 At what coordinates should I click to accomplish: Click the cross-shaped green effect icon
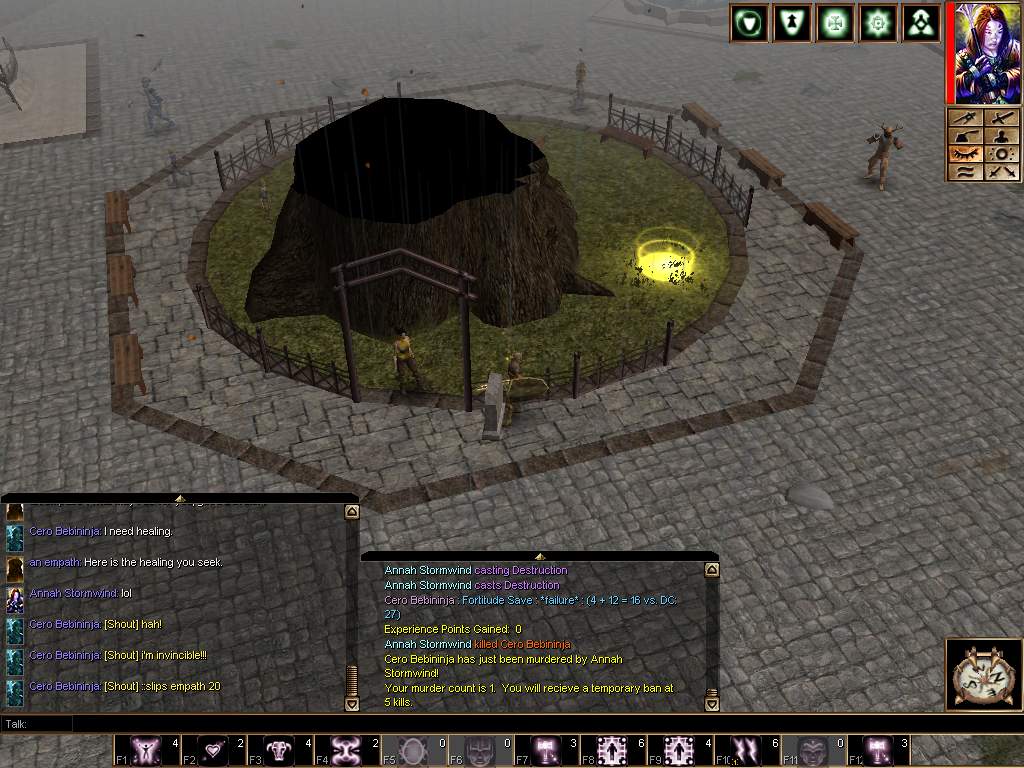[835, 23]
